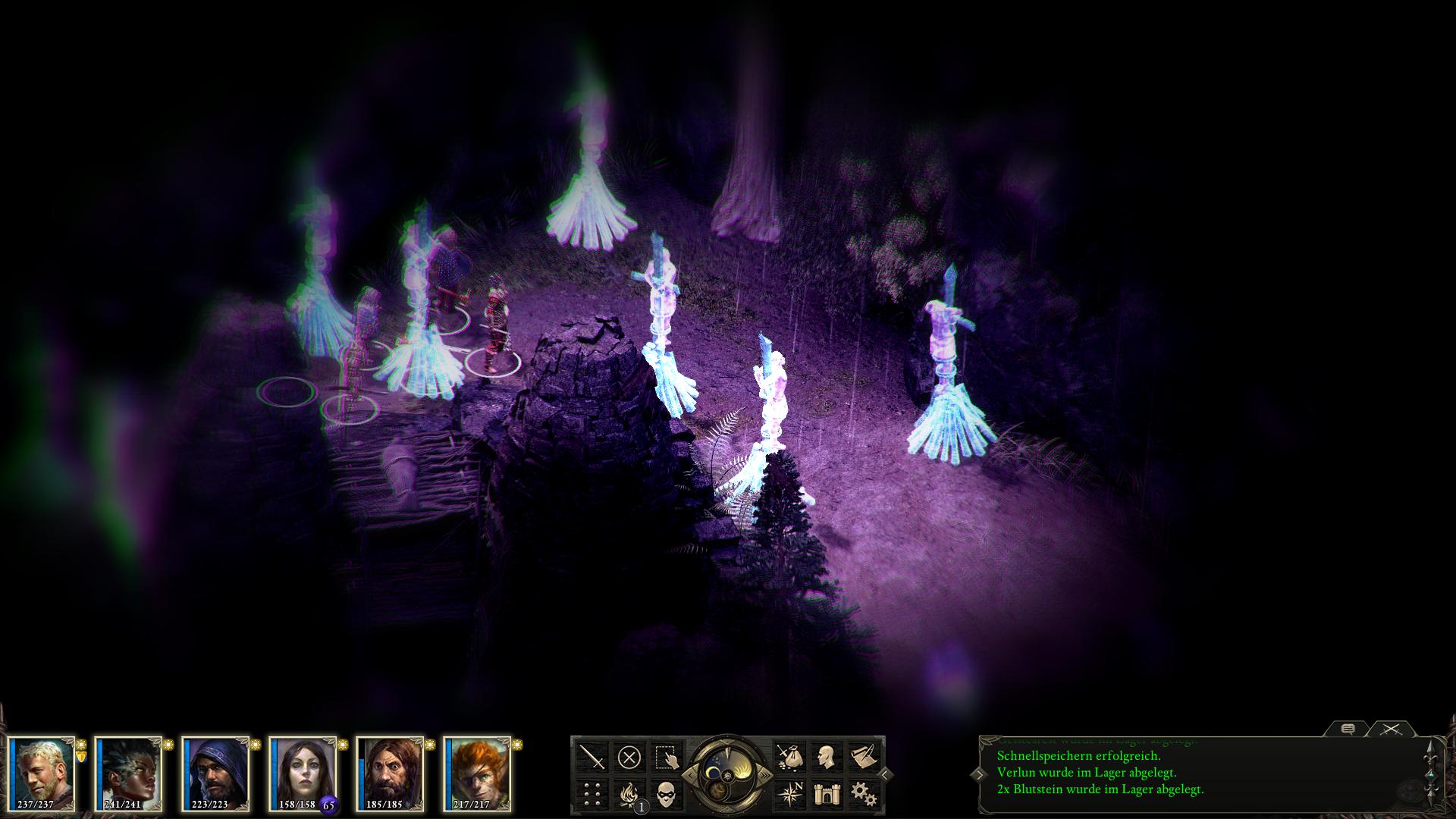Activate the select-all party button

pyautogui.click(x=666, y=757)
